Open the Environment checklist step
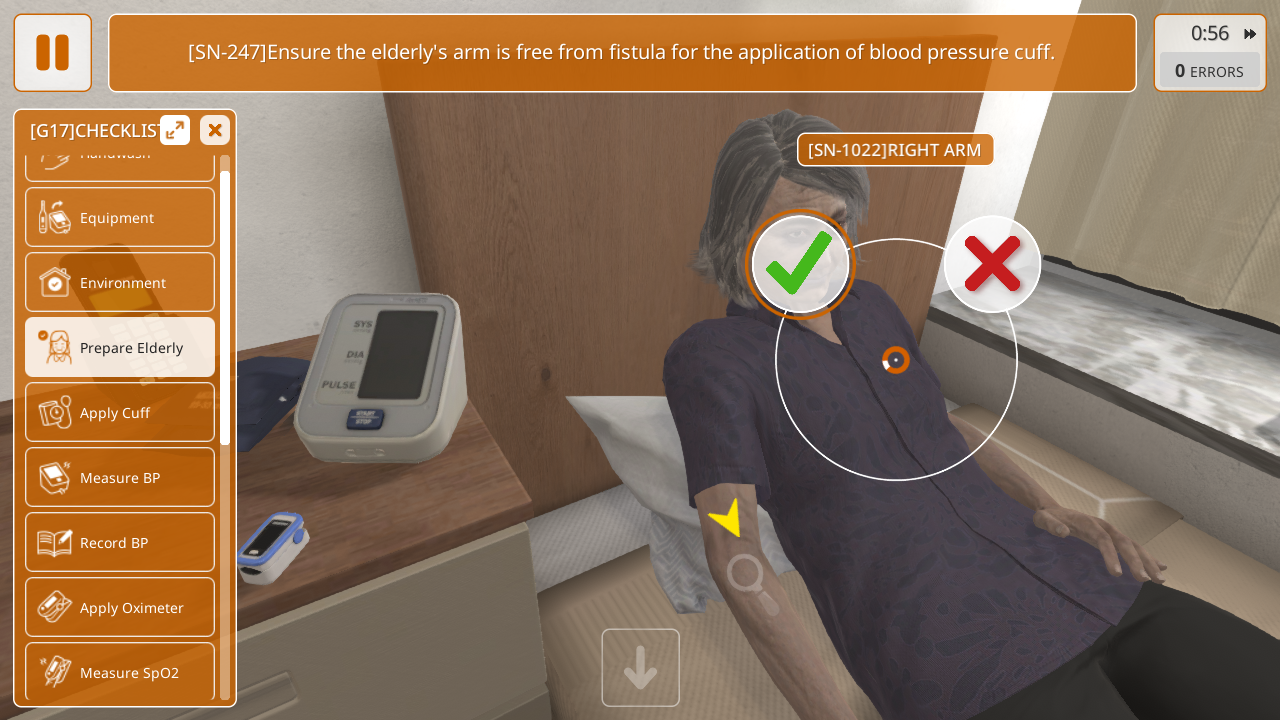 pyautogui.click(x=120, y=282)
